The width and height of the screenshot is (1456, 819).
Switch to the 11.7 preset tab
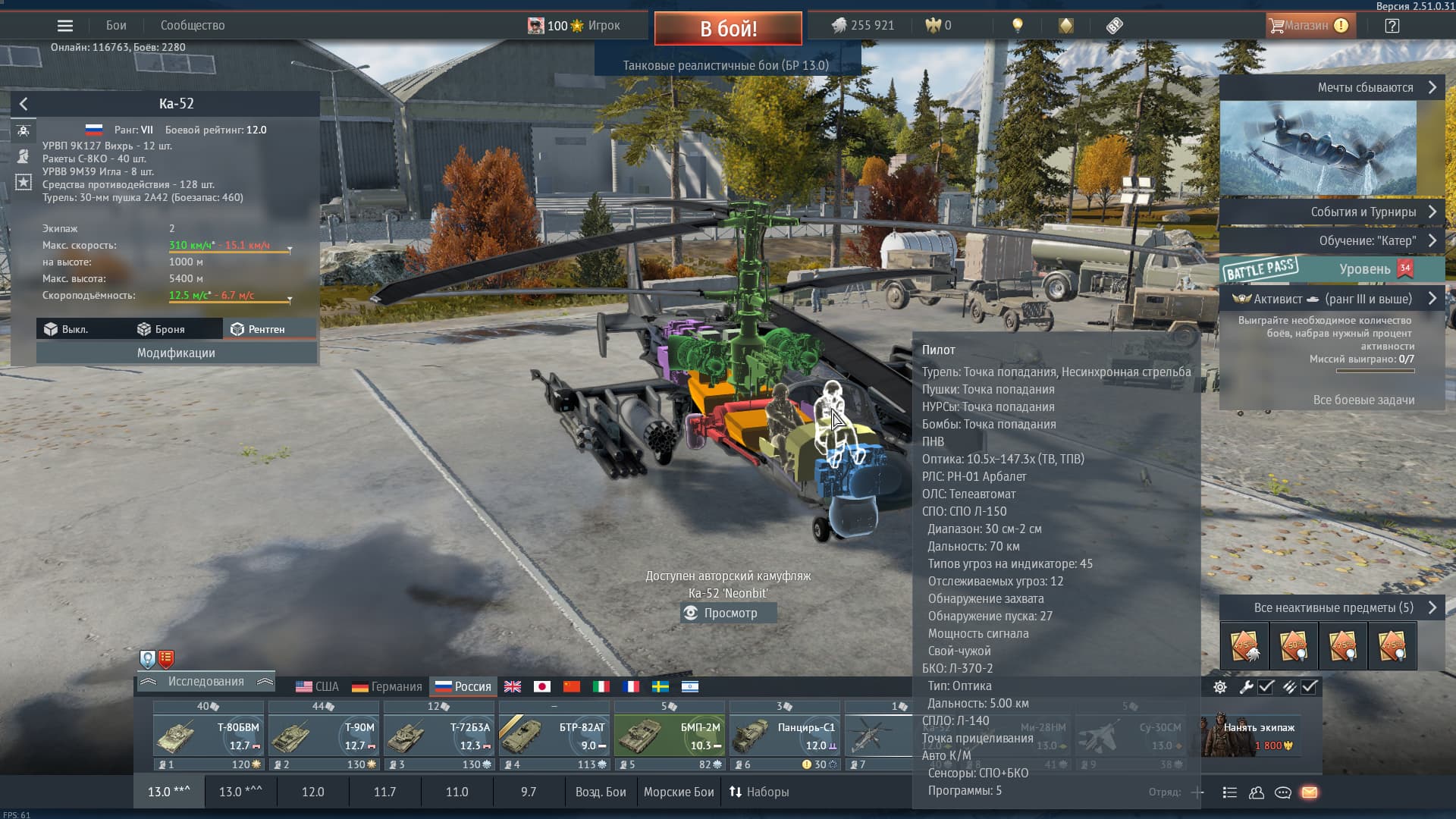[x=384, y=792]
